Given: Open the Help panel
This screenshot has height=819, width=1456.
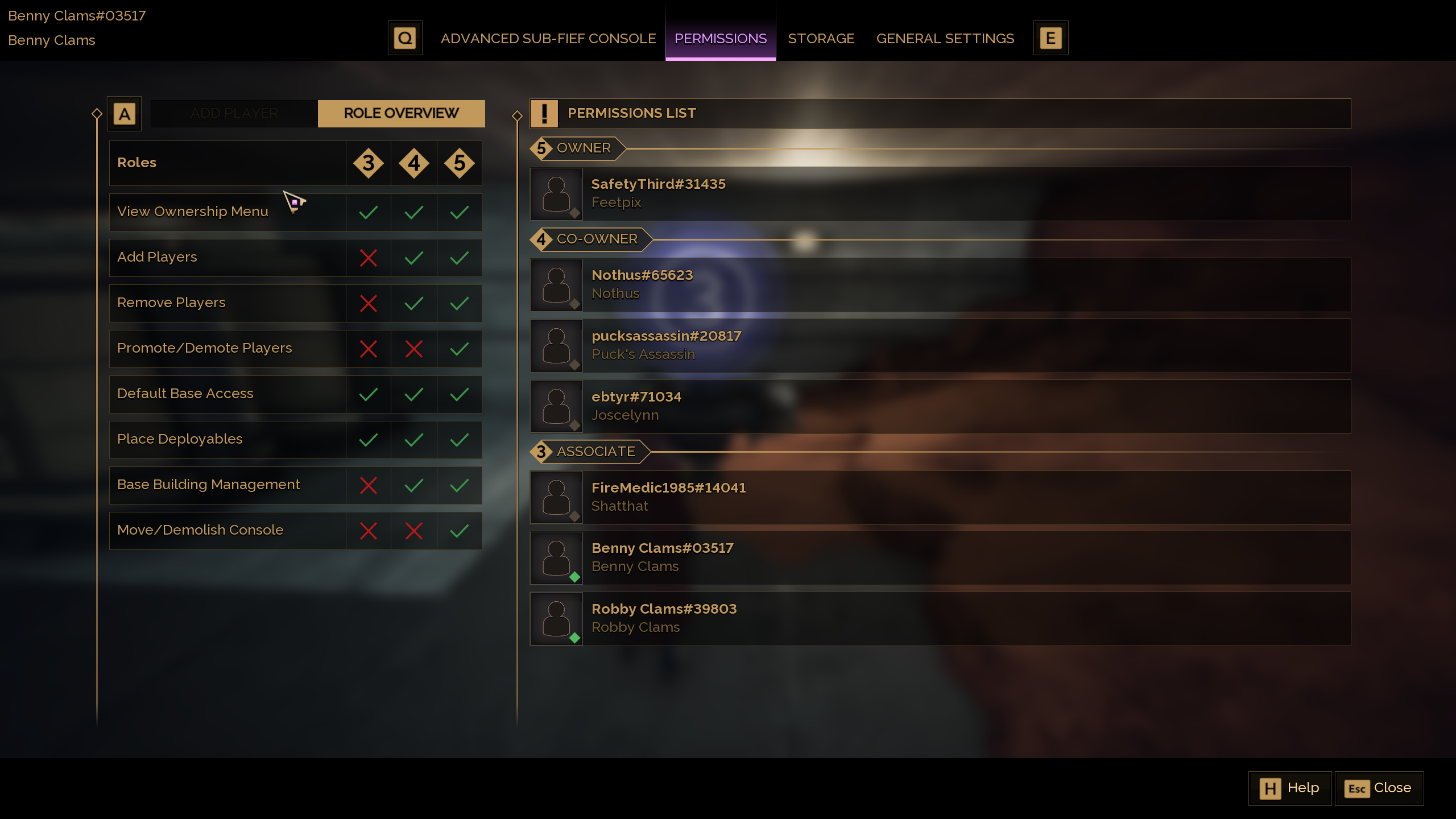Looking at the screenshot, I should click(x=1289, y=788).
